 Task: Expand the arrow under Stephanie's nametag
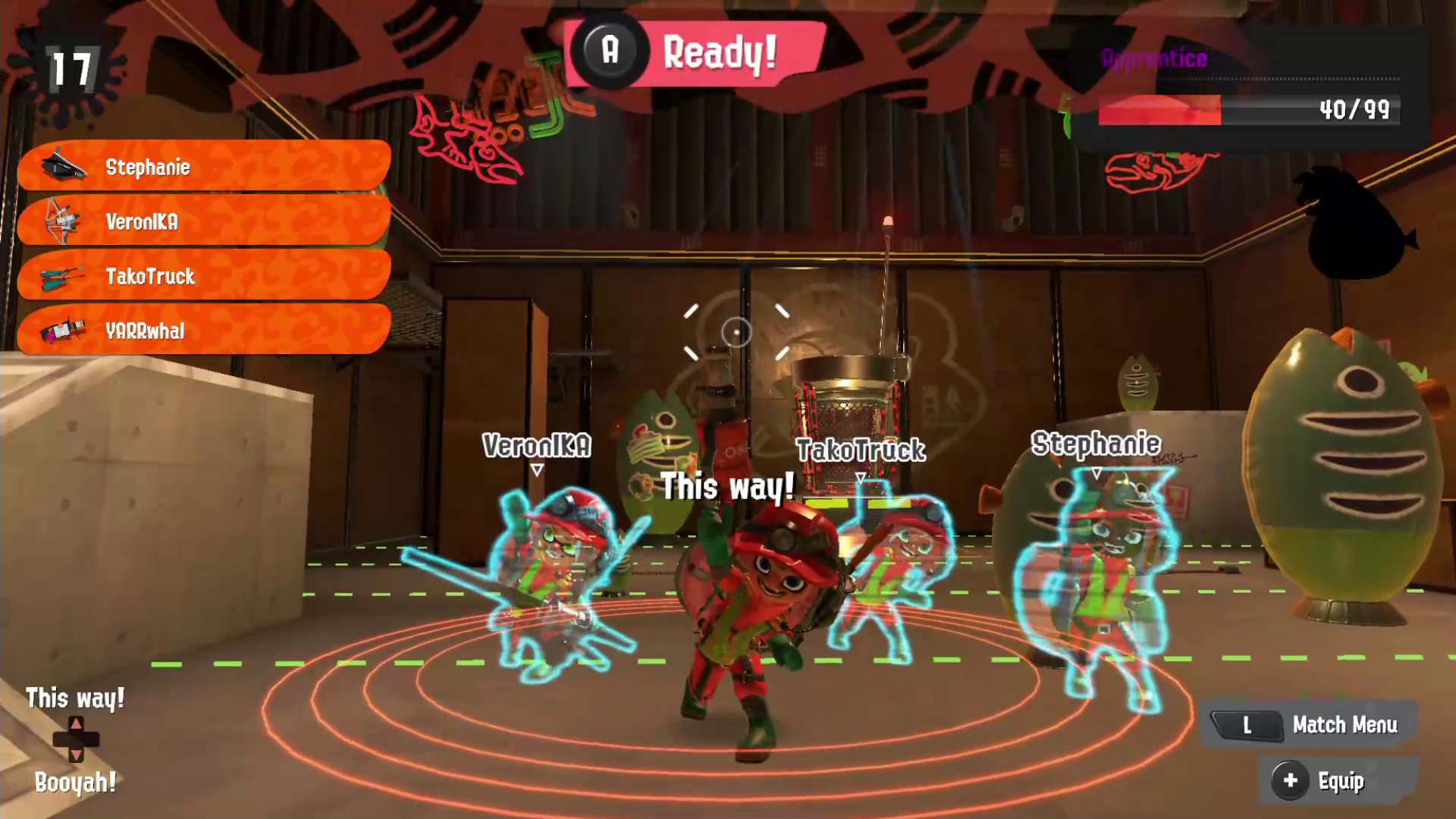(1096, 472)
